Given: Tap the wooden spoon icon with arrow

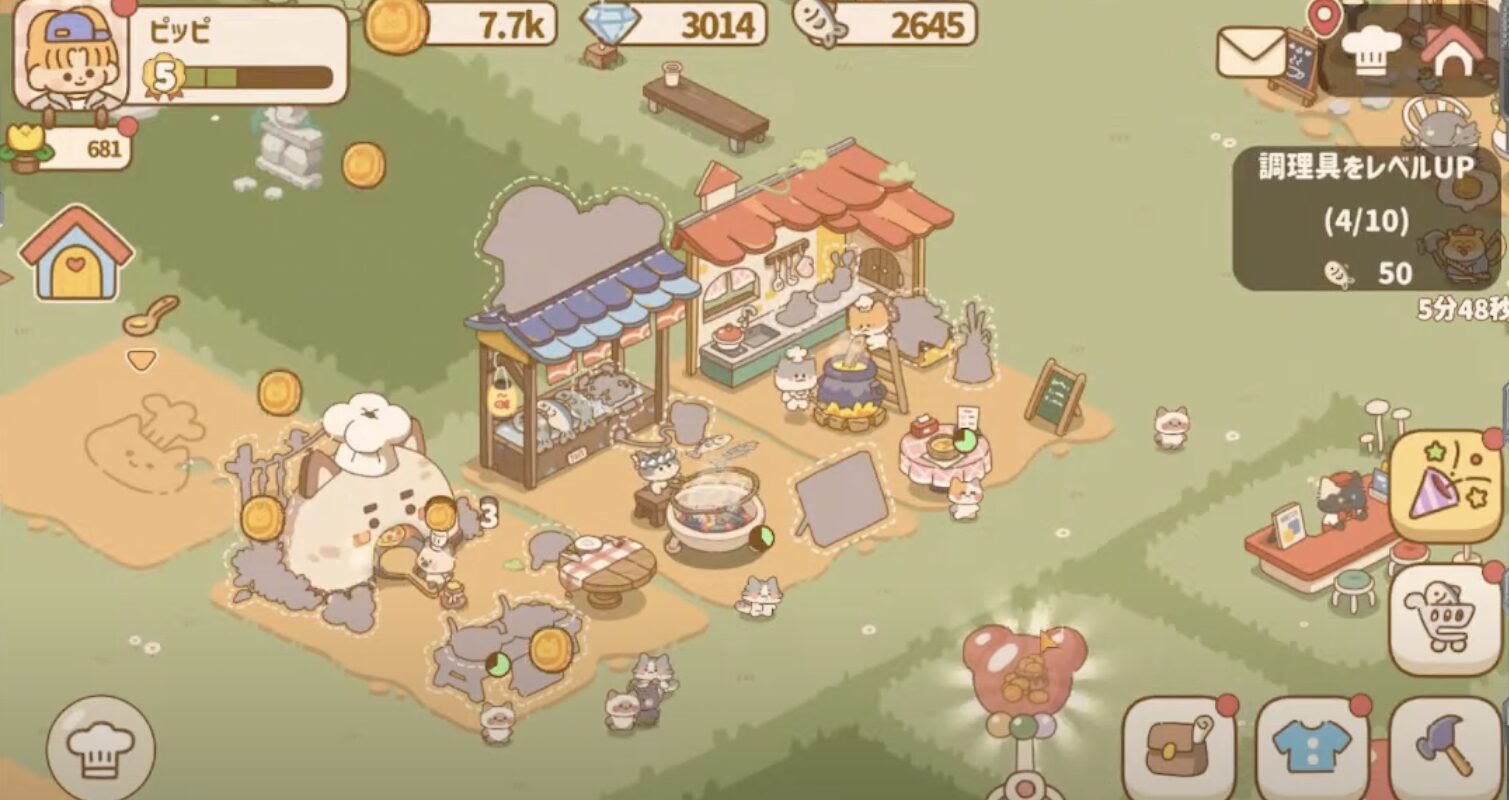Looking at the screenshot, I should tap(150, 318).
